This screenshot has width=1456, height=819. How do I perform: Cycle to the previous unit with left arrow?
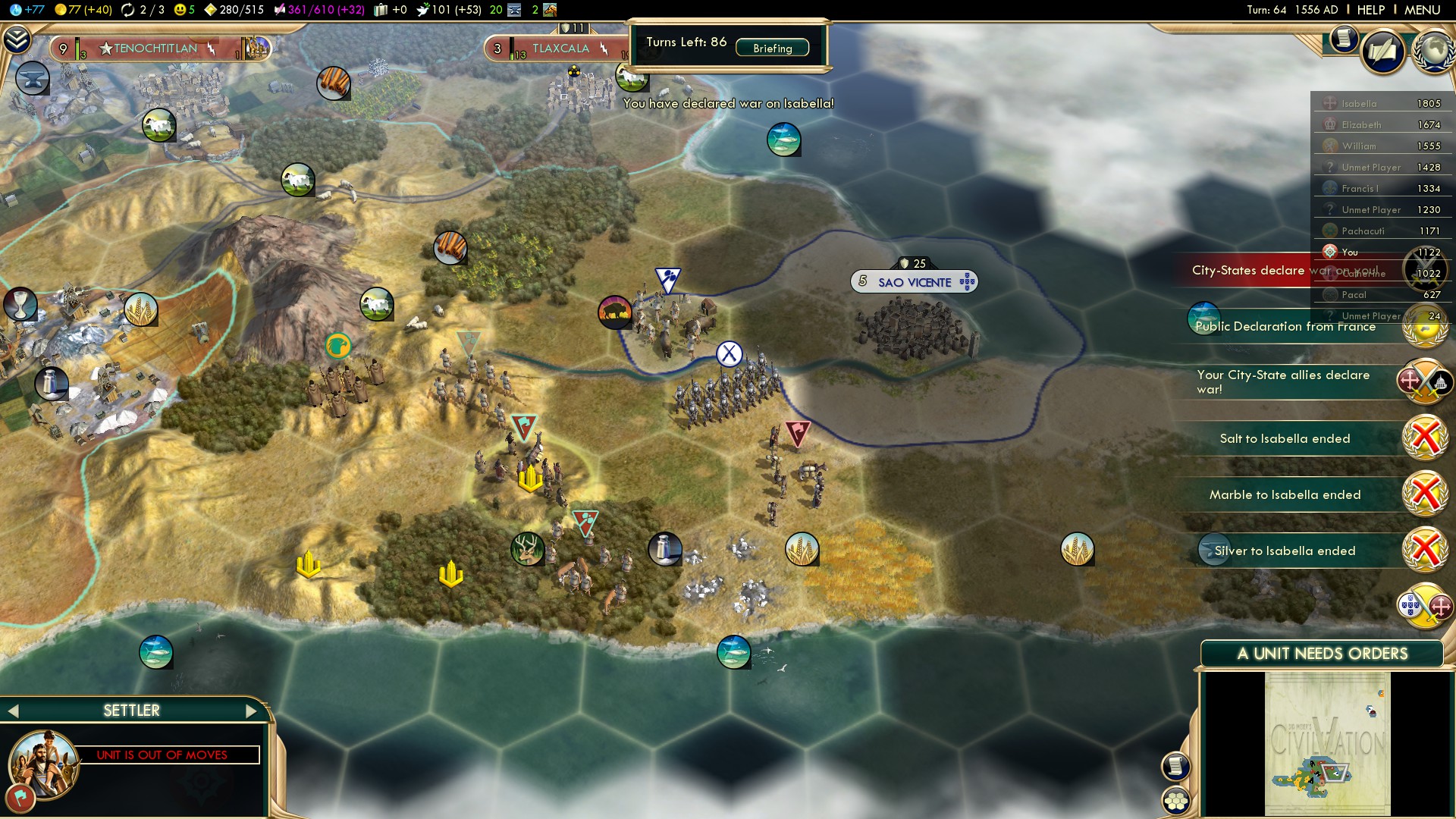(x=13, y=711)
